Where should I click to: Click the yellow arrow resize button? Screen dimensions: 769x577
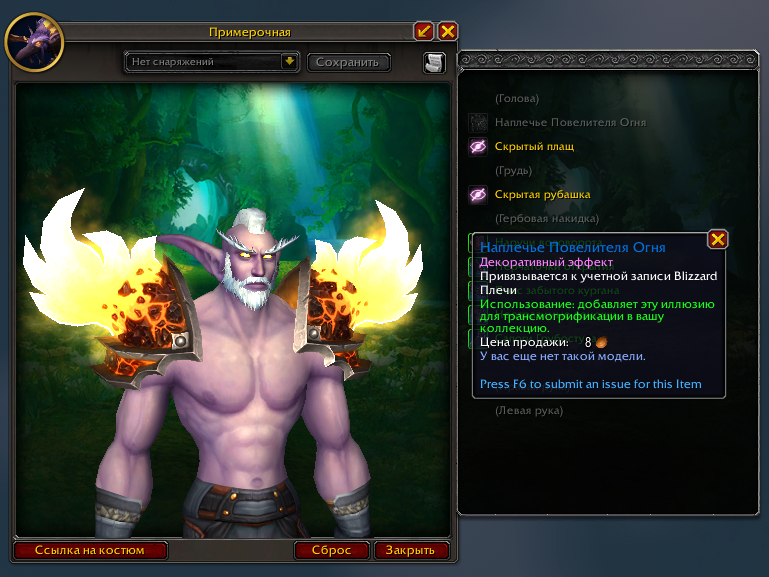[424, 32]
